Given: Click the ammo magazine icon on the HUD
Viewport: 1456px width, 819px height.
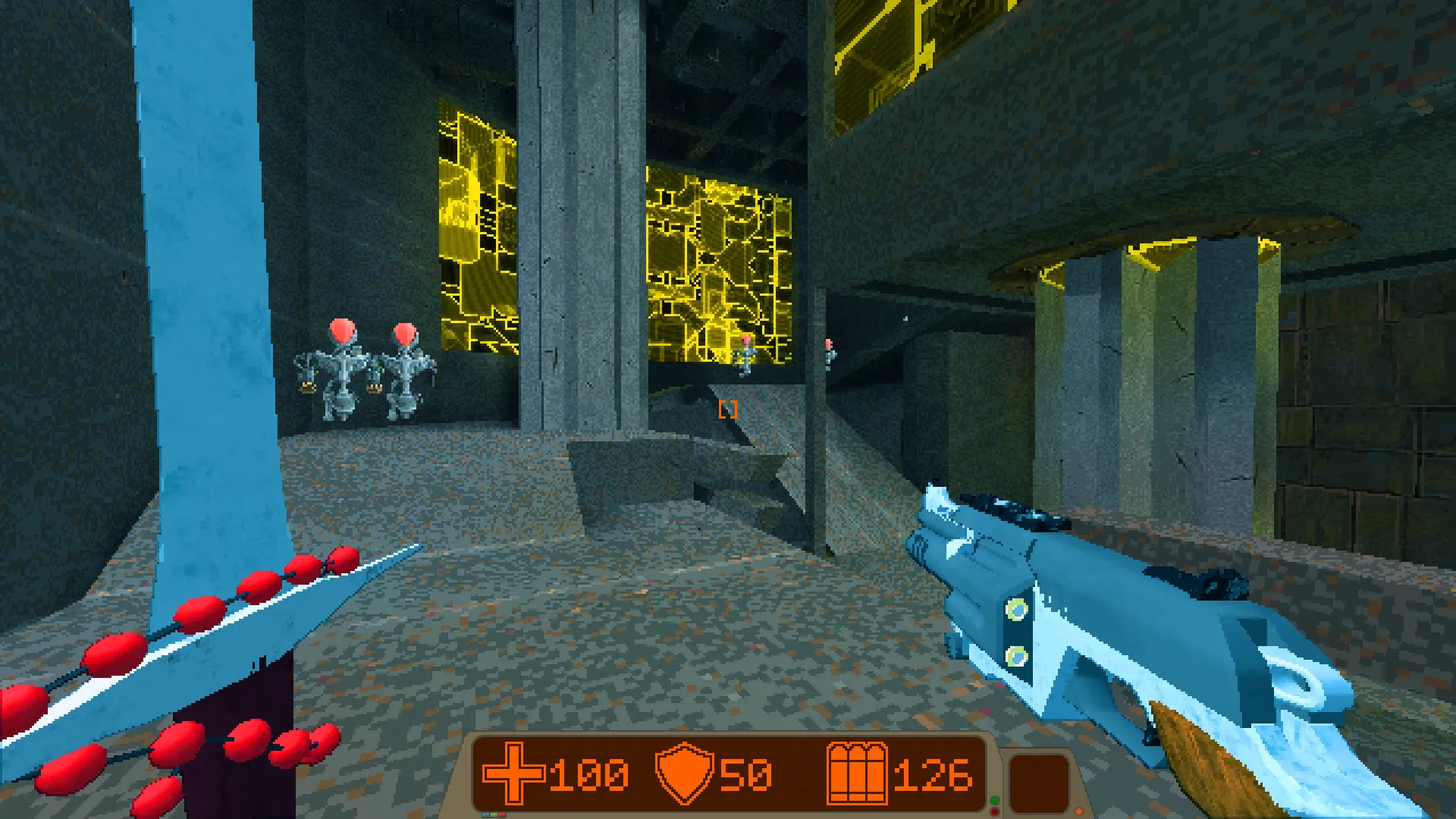Looking at the screenshot, I should (x=858, y=772).
